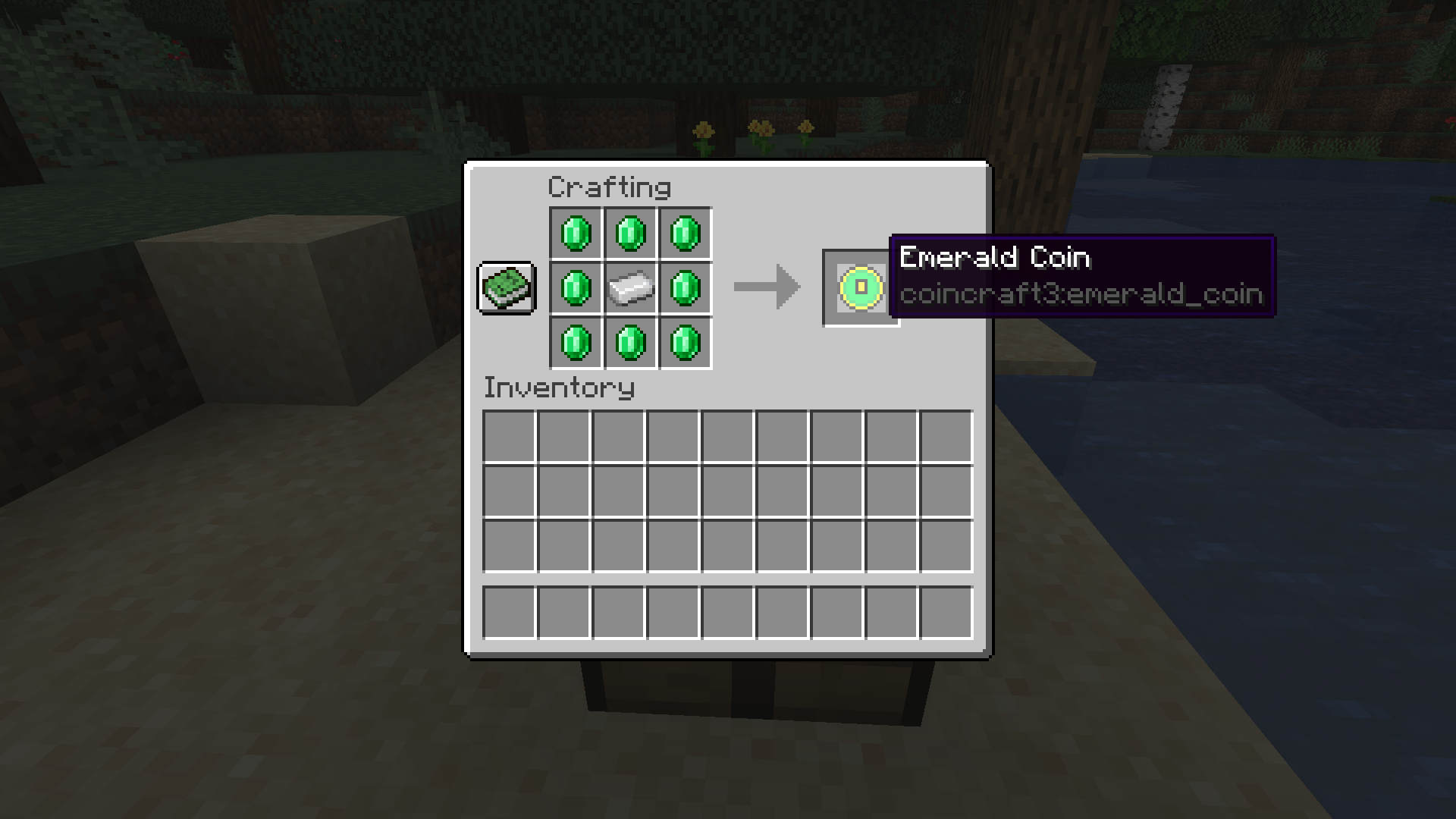Click the emerald in the bottom-right crafting slot
Viewport: 1456px width, 819px height.
[x=685, y=343]
